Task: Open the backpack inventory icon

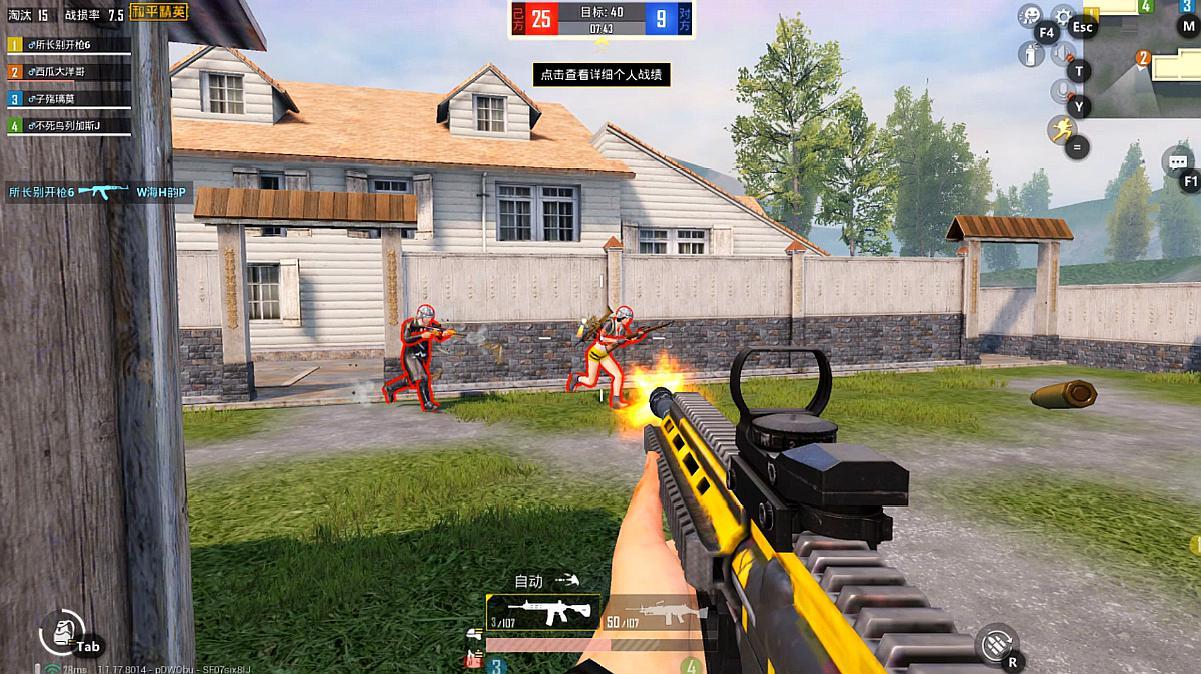Action: tap(62, 632)
